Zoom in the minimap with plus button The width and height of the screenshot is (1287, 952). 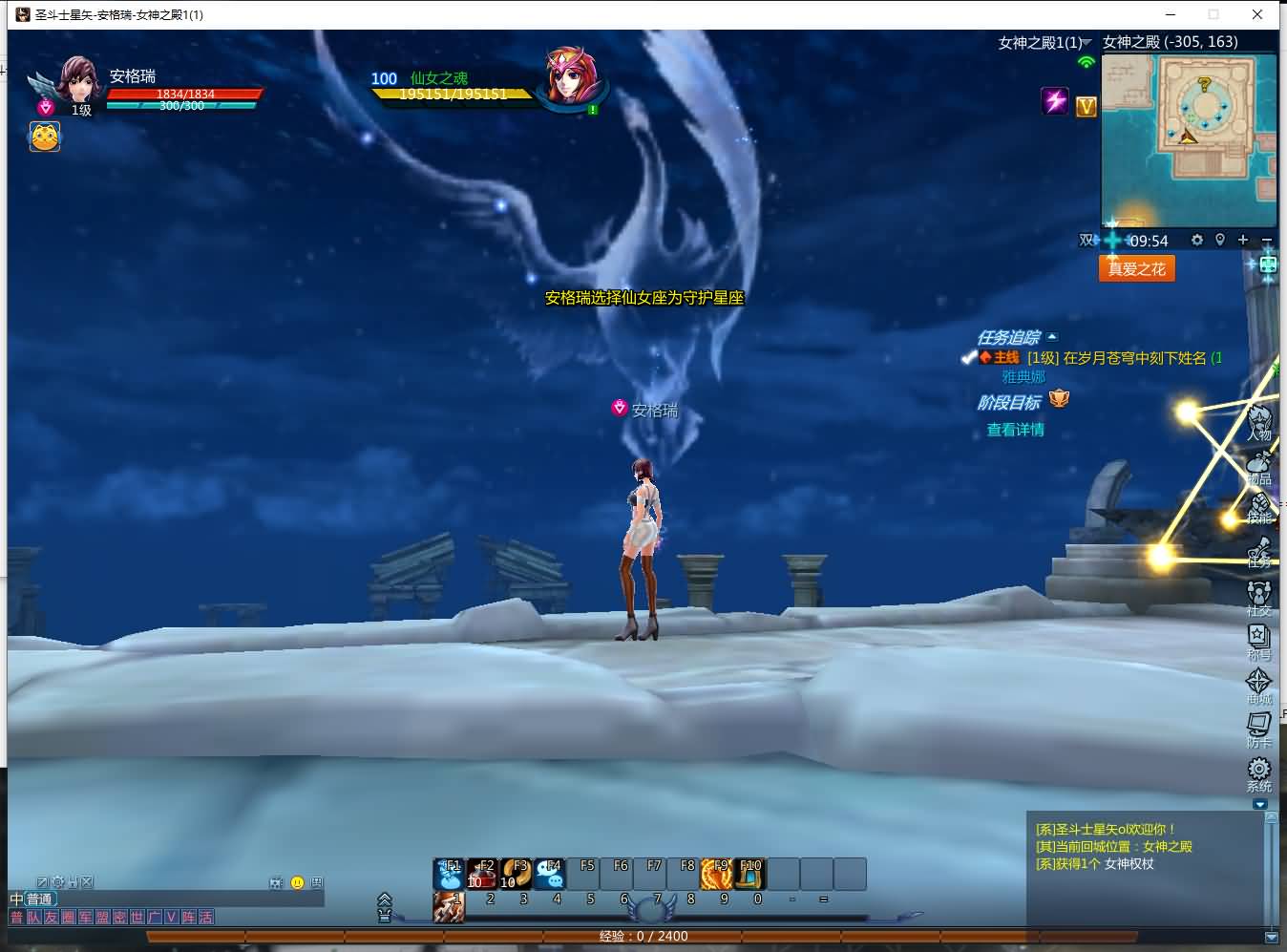pos(1243,240)
